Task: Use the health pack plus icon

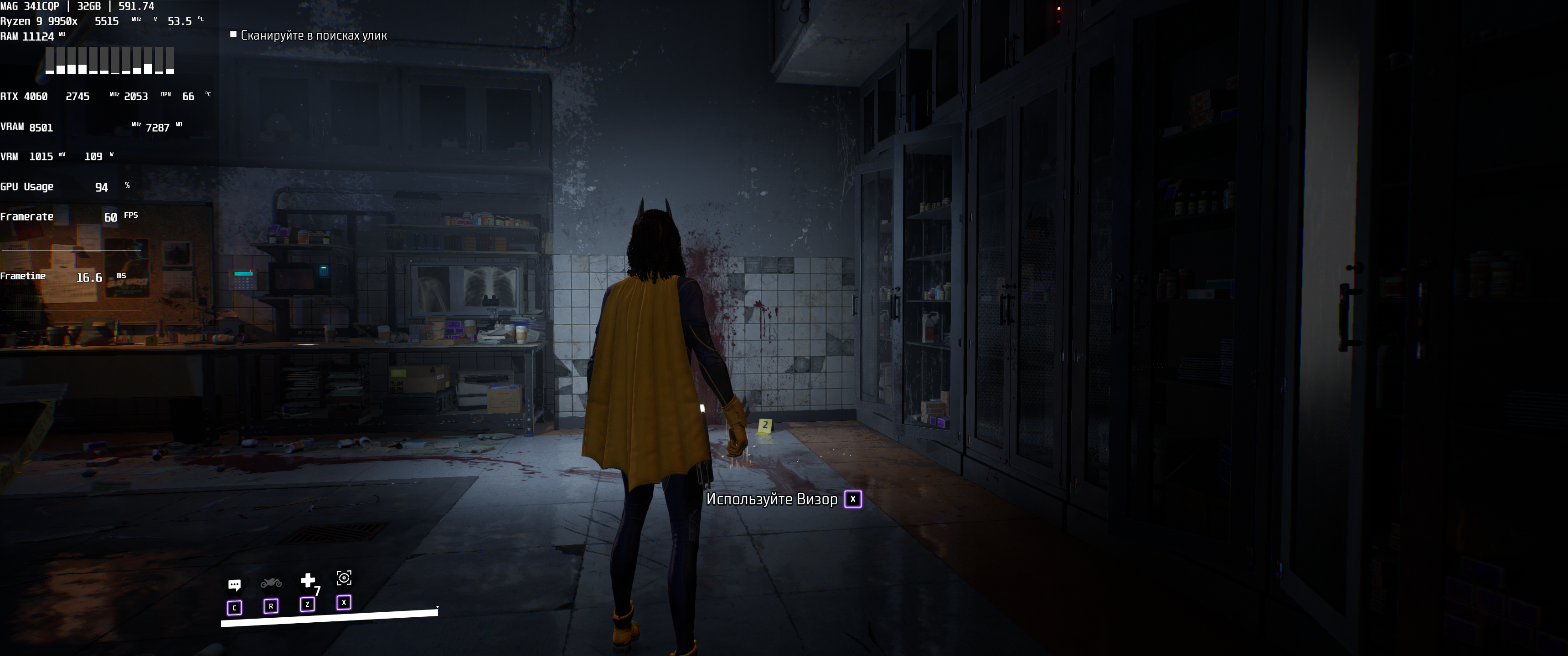Action: [x=308, y=580]
